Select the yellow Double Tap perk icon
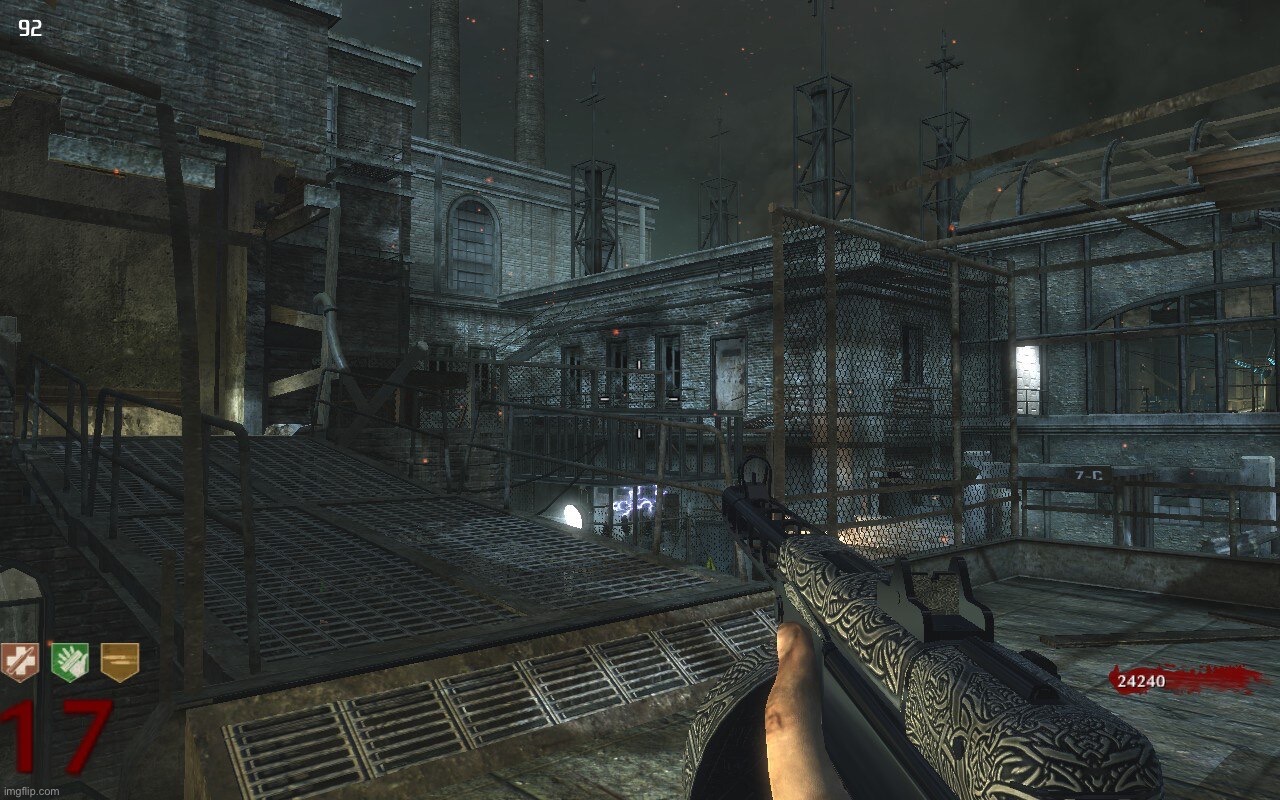Image resolution: width=1280 pixels, height=800 pixels. [120, 662]
